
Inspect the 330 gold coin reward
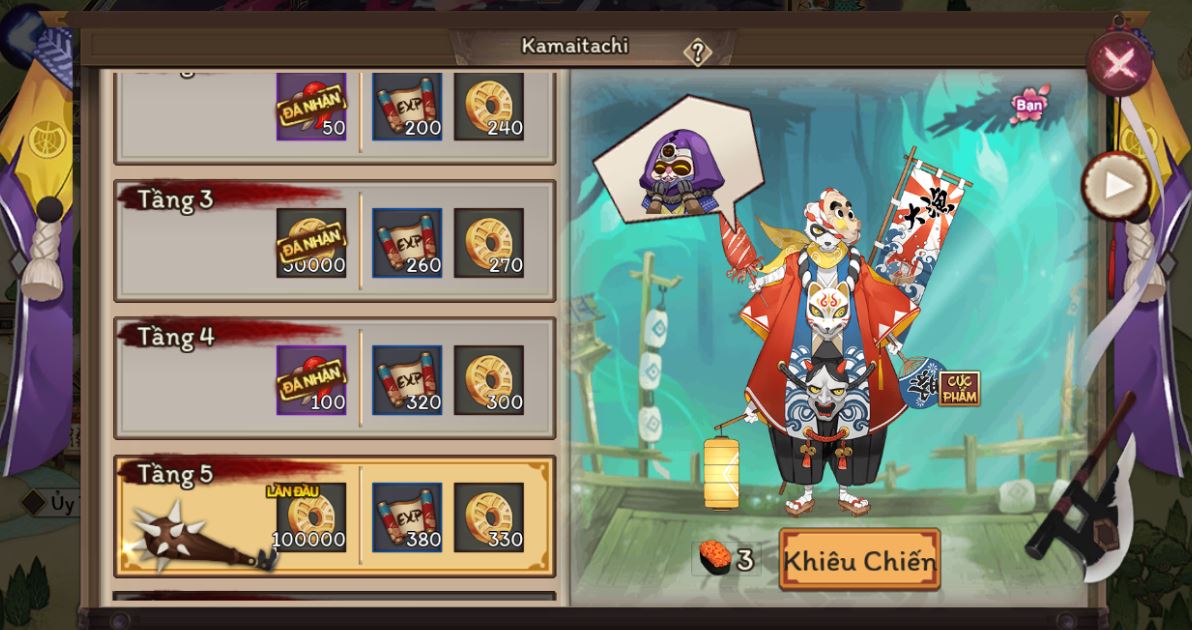489,518
